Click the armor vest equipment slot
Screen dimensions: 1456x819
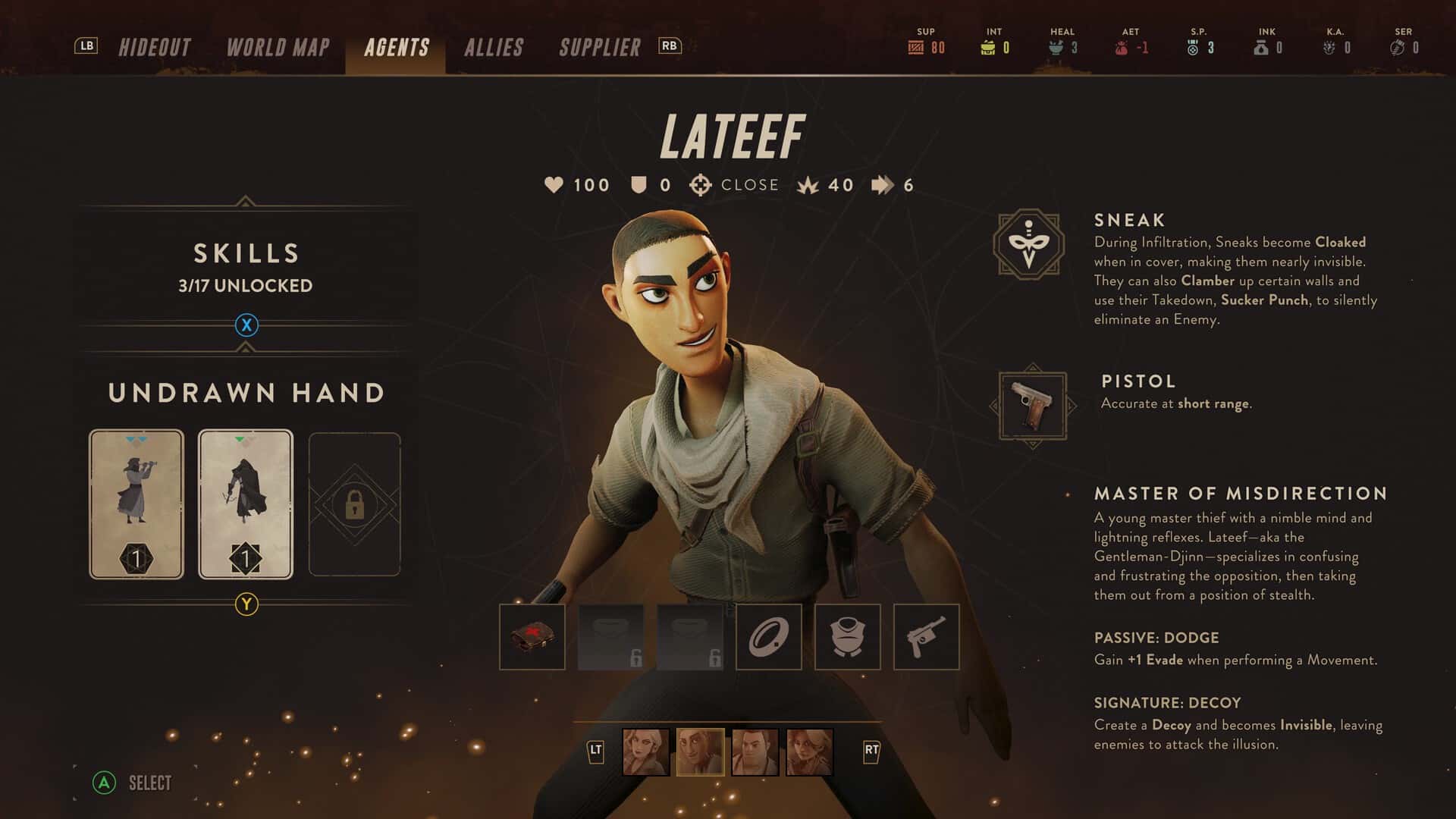pyautogui.click(x=848, y=637)
